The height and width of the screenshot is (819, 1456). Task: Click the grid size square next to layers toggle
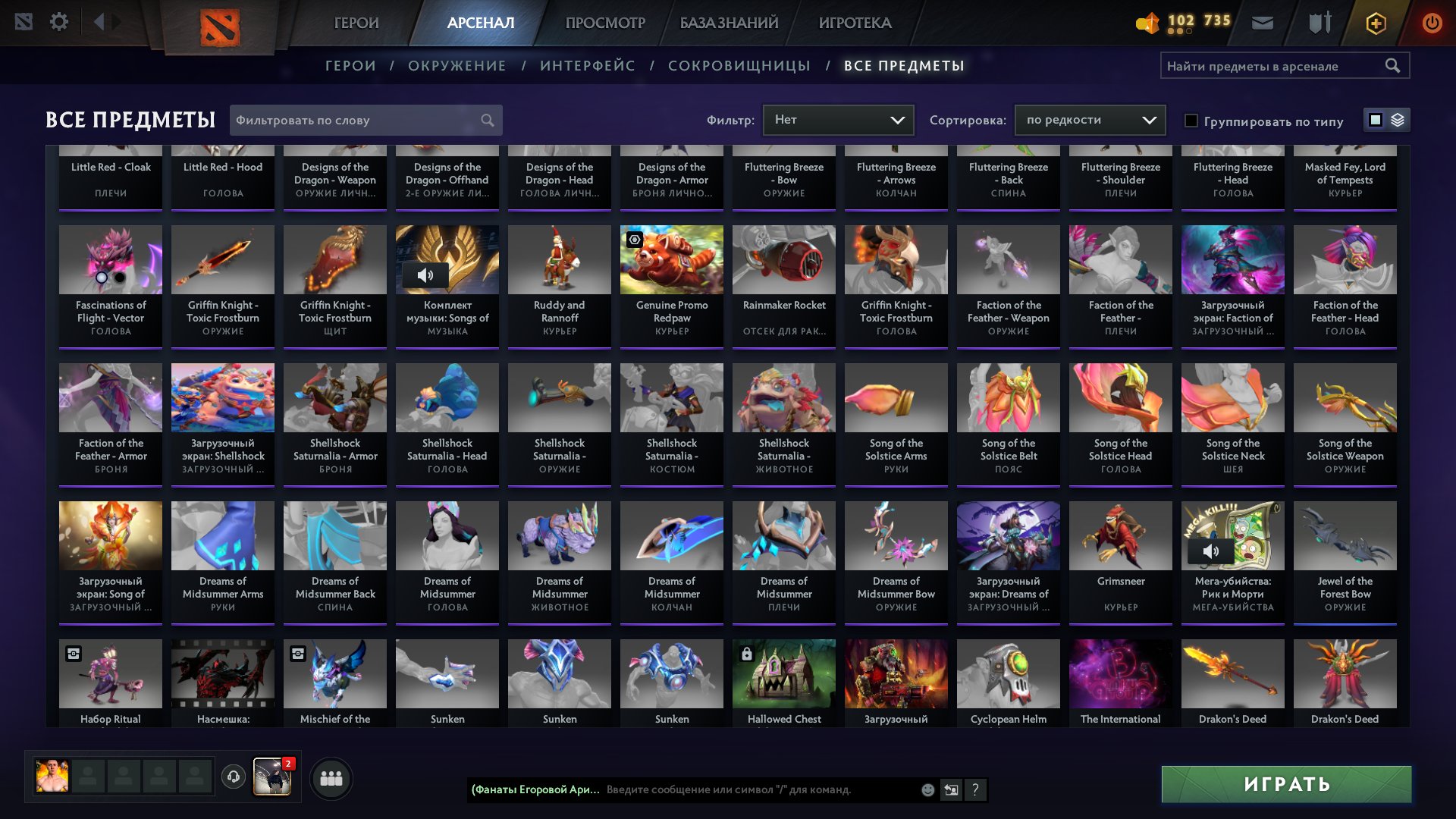click(1375, 120)
